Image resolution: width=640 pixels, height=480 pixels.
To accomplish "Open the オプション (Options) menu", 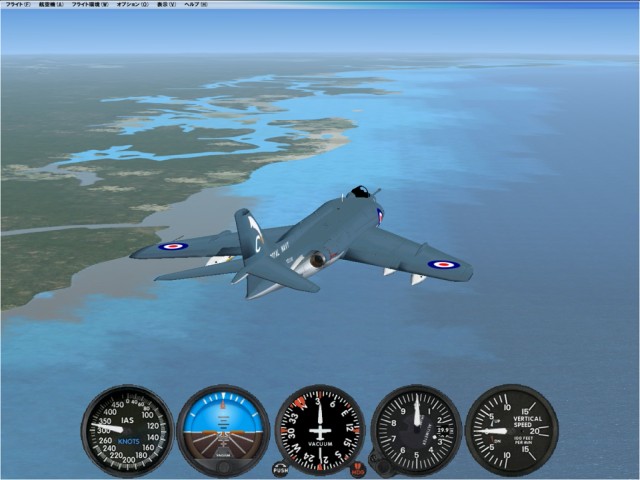I will click(132, 5).
